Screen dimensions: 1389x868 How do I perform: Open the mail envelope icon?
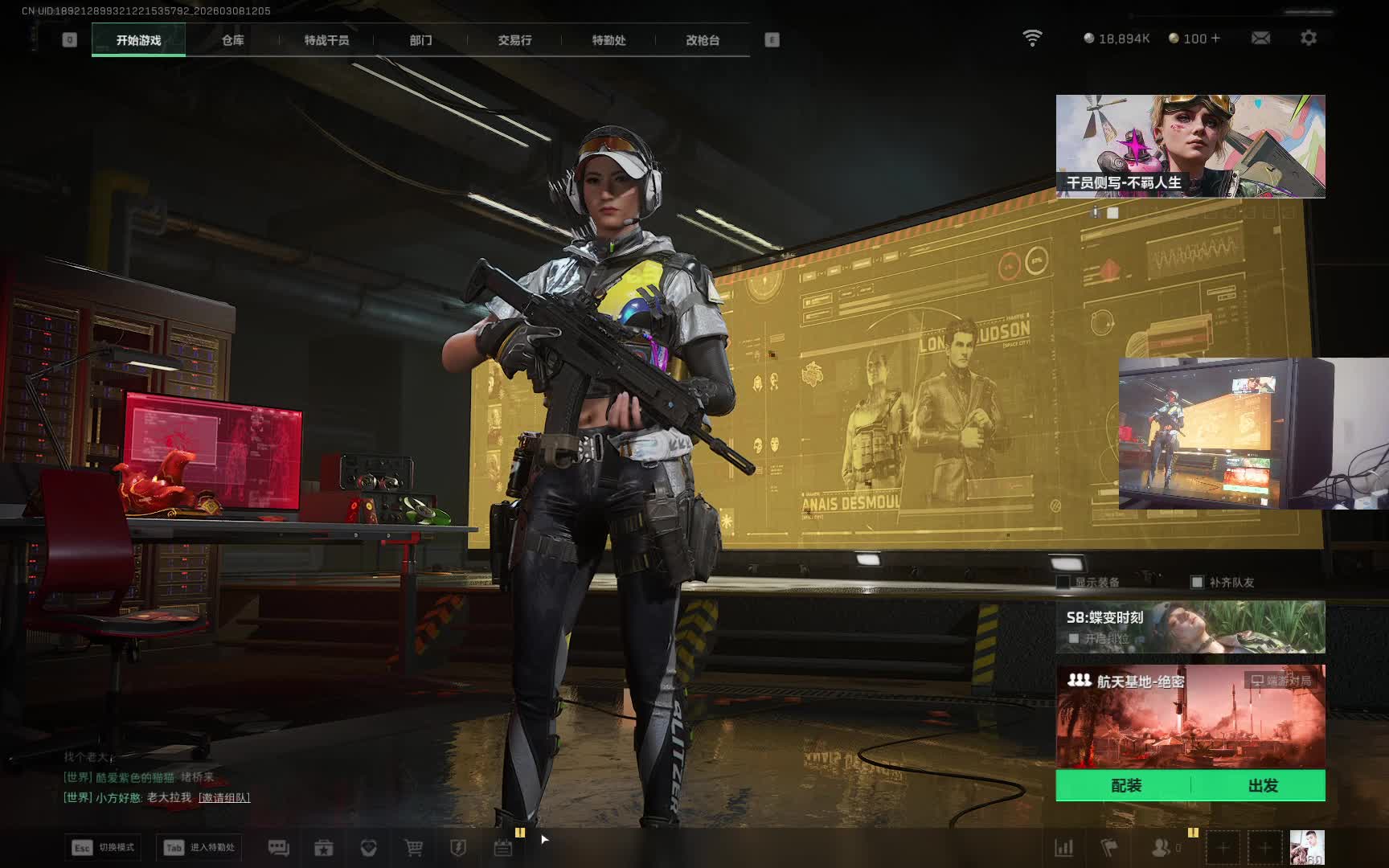(1260, 38)
